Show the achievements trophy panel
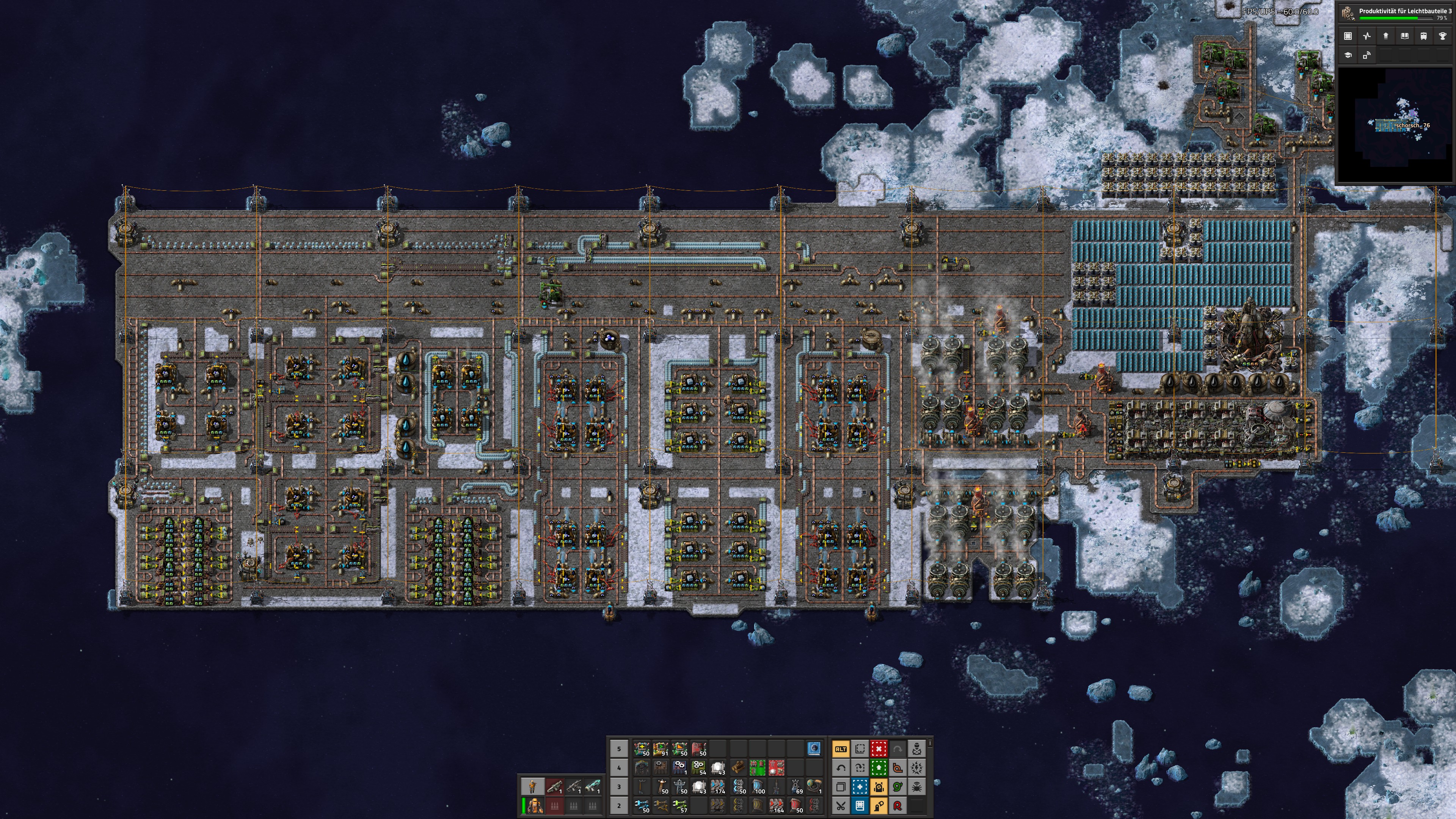Viewport: 1456px width, 819px height. click(1442, 36)
